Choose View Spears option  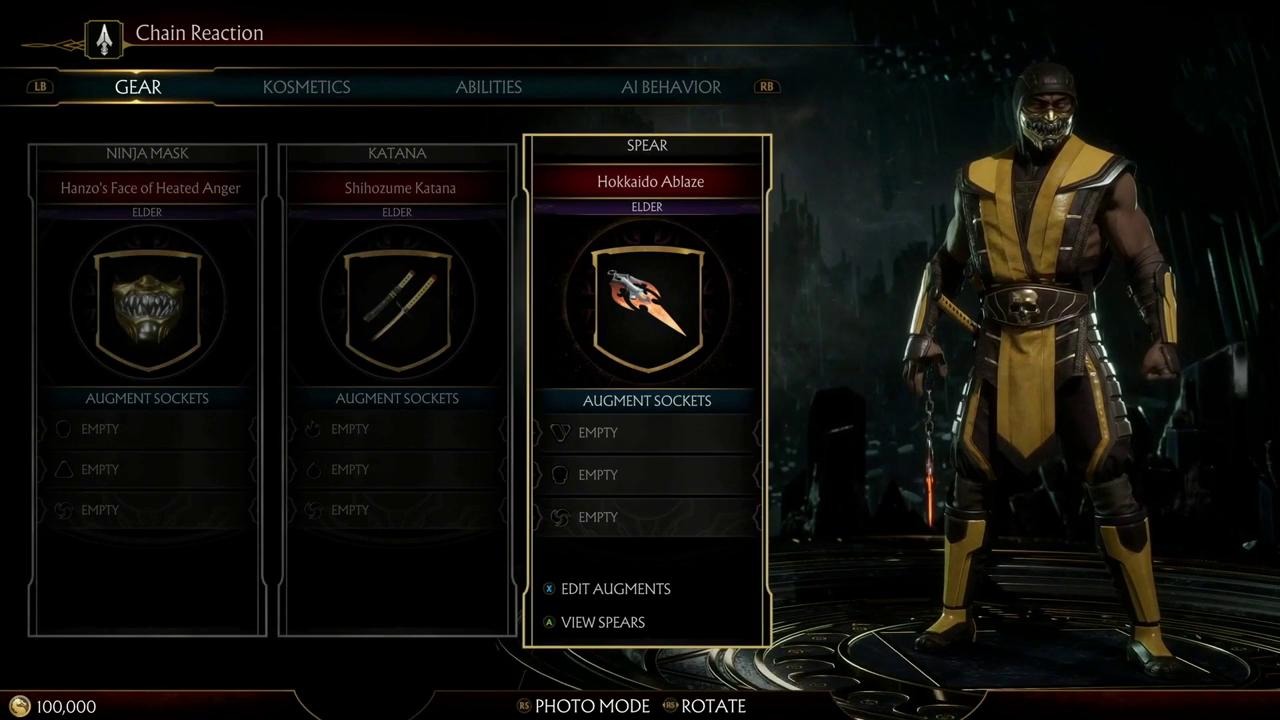[602, 622]
